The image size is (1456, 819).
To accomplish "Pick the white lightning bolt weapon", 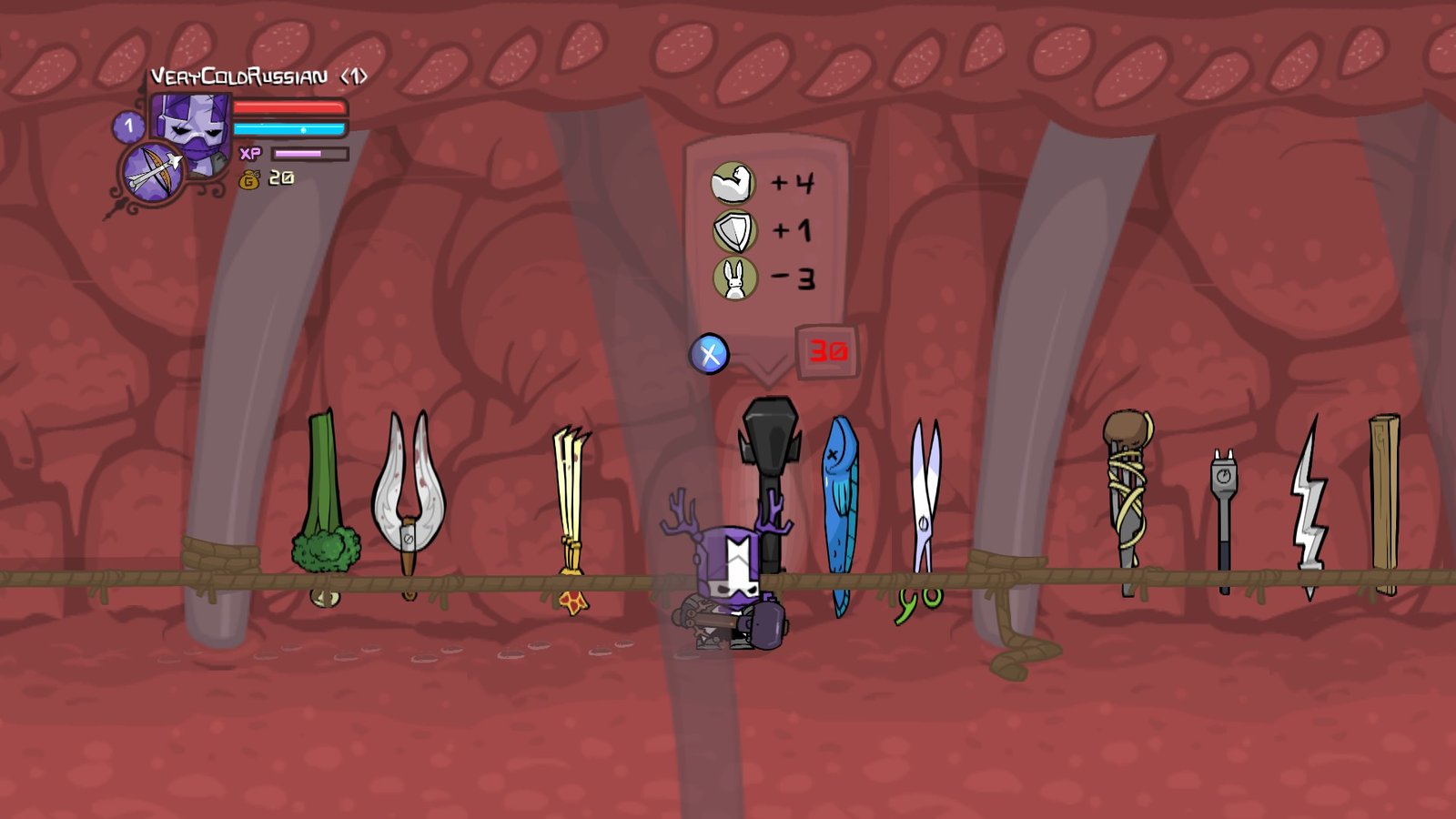I will [1309, 505].
